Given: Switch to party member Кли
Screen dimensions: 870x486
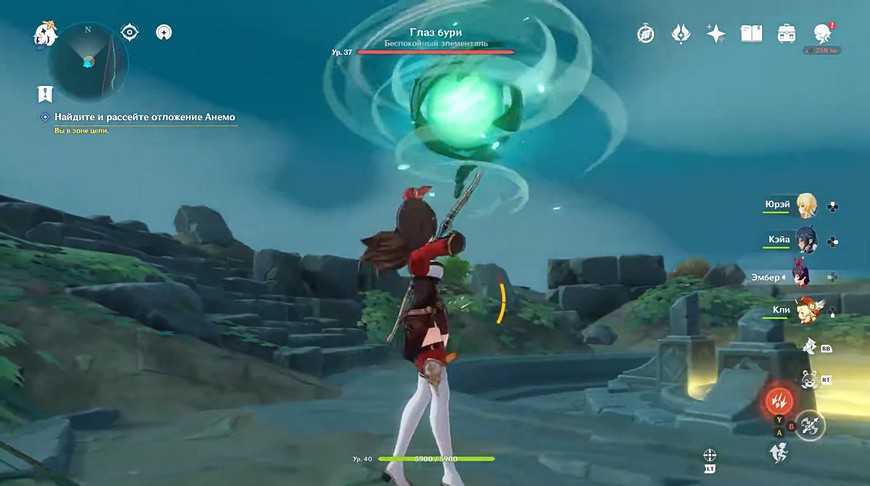Looking at the screenshot, I should click(805, 310).
